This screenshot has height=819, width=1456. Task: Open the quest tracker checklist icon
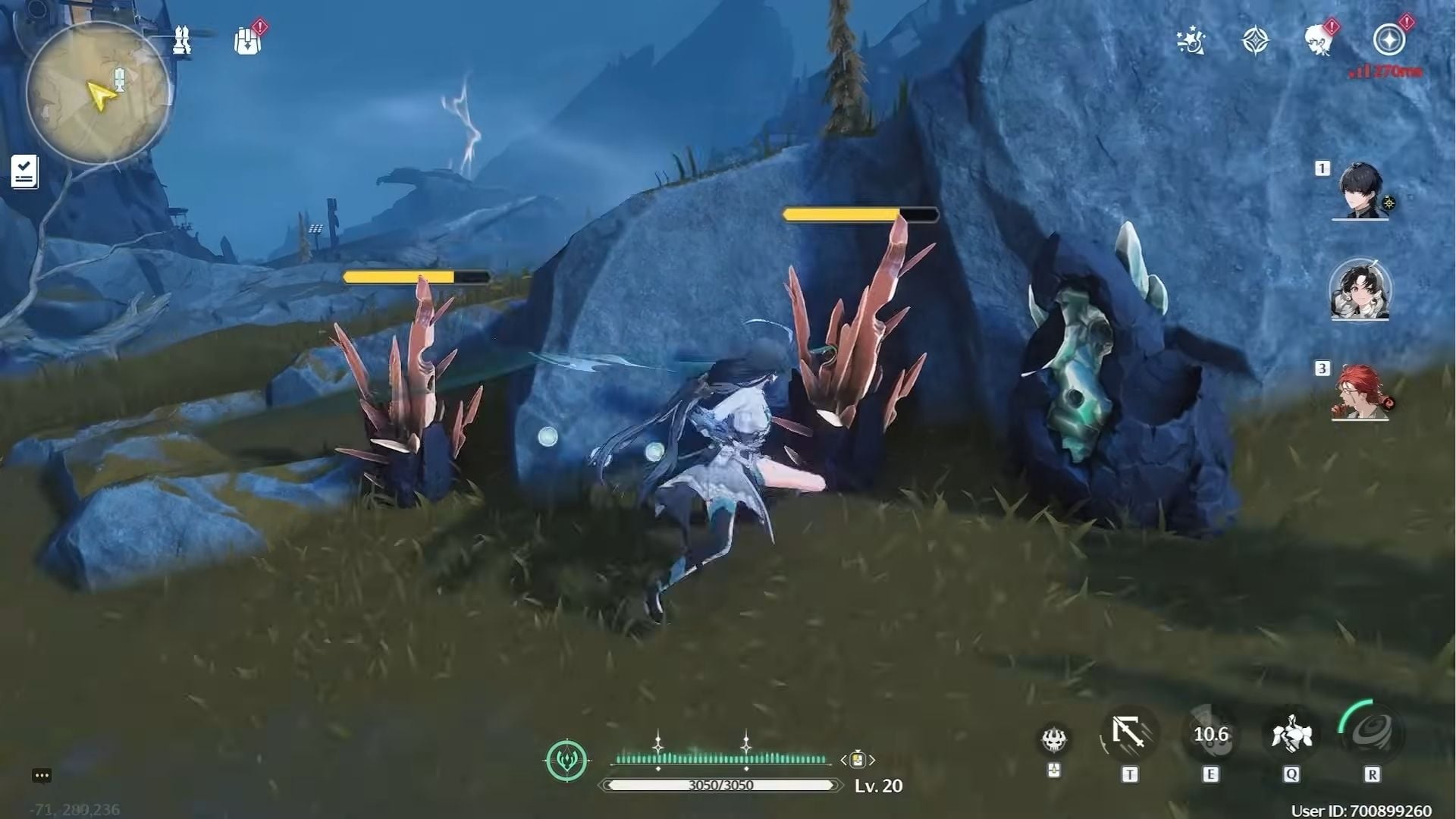point(25,170)
